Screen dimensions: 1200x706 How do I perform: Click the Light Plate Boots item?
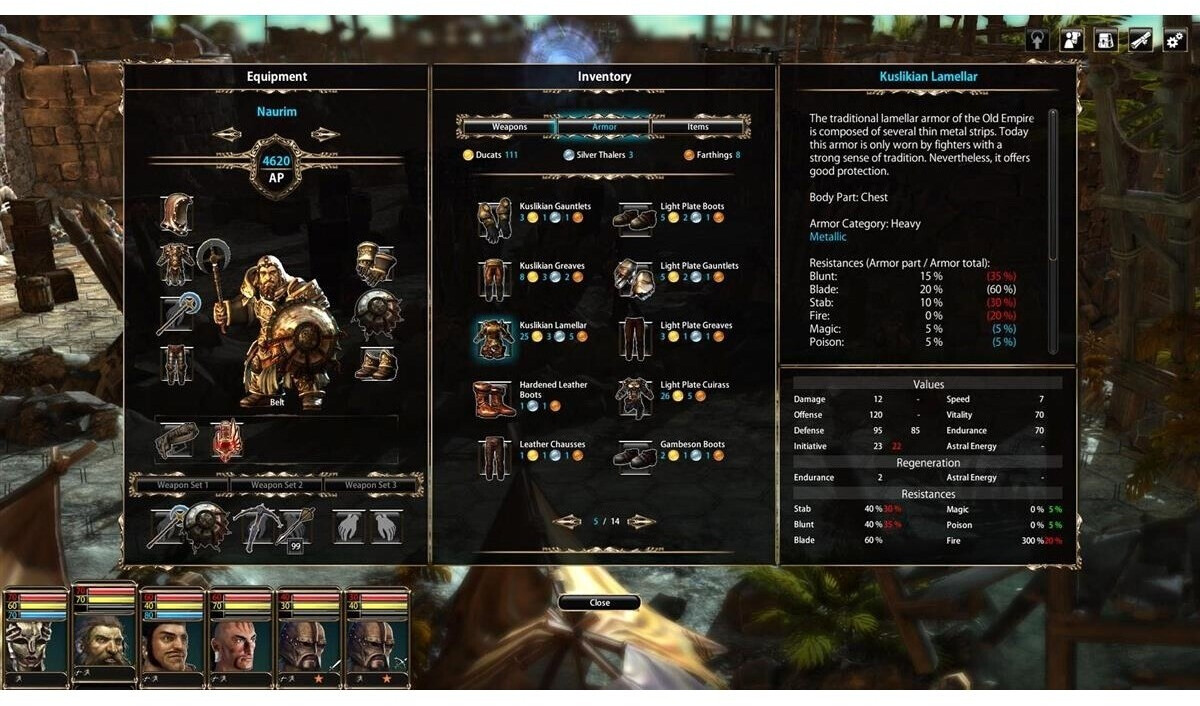(x=634, y=218)
